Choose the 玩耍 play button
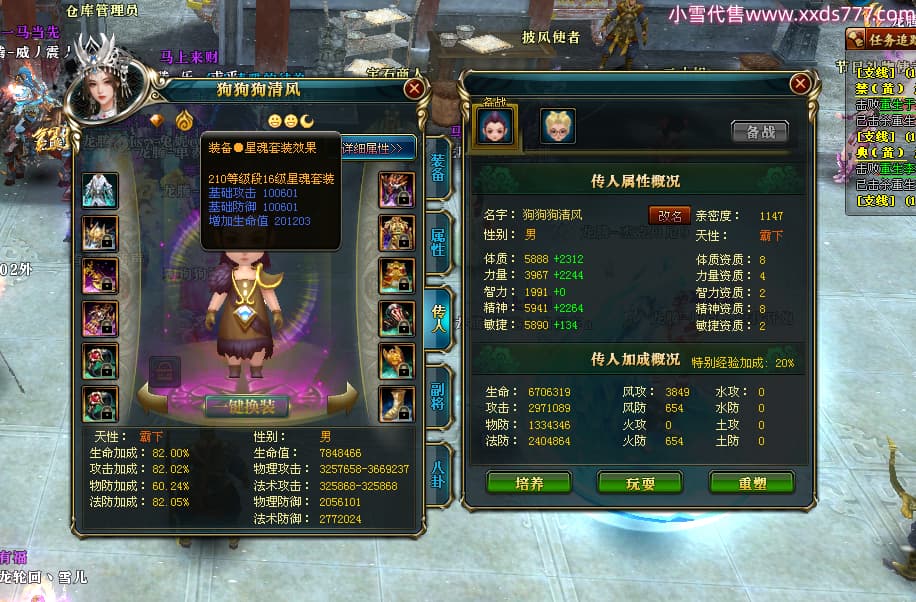Screen dimensions: 916x602 click(640, 483)
